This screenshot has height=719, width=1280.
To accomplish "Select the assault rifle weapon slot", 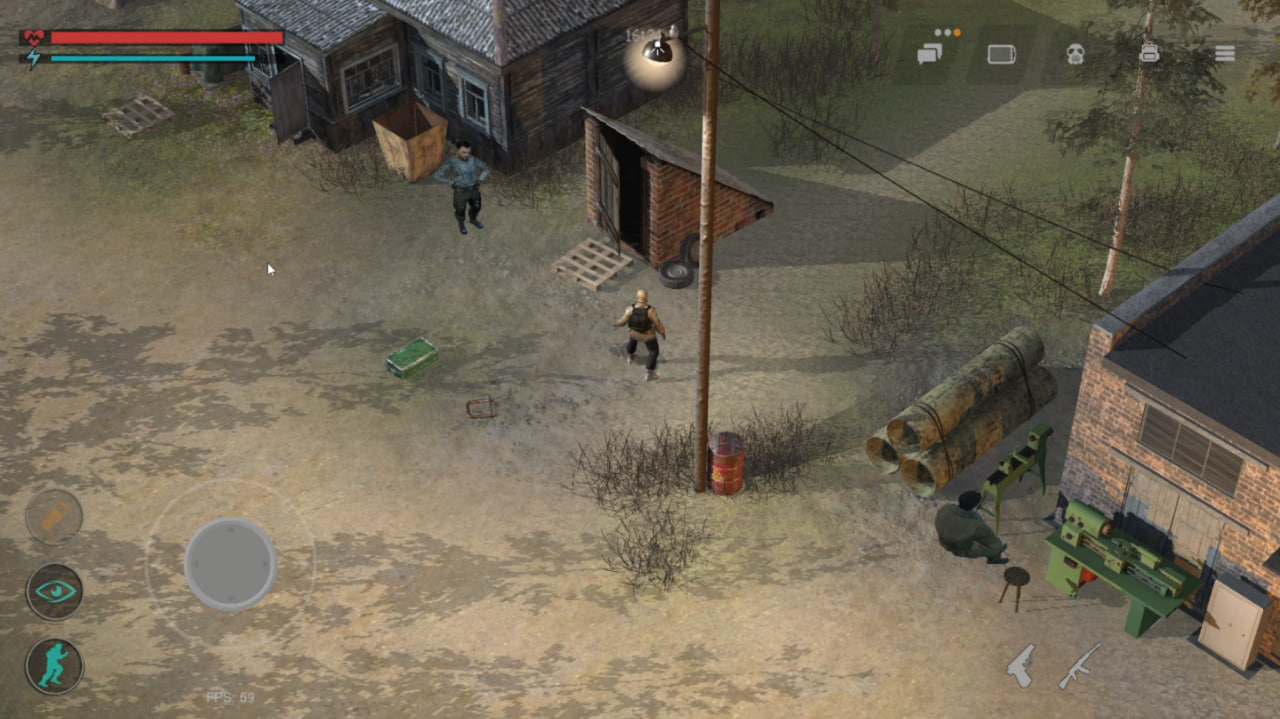I will point(1079,665).
